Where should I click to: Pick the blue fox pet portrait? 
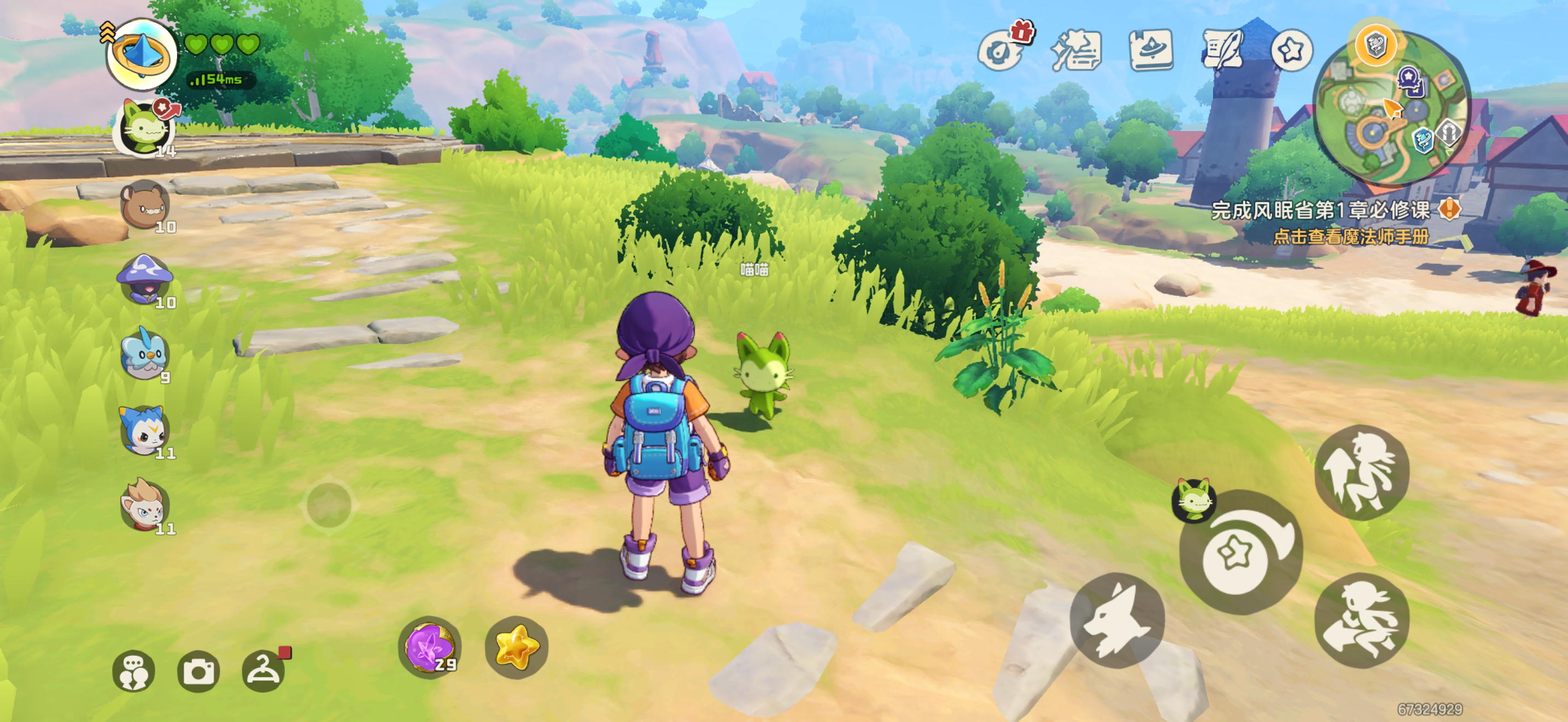tap(144, 430)
